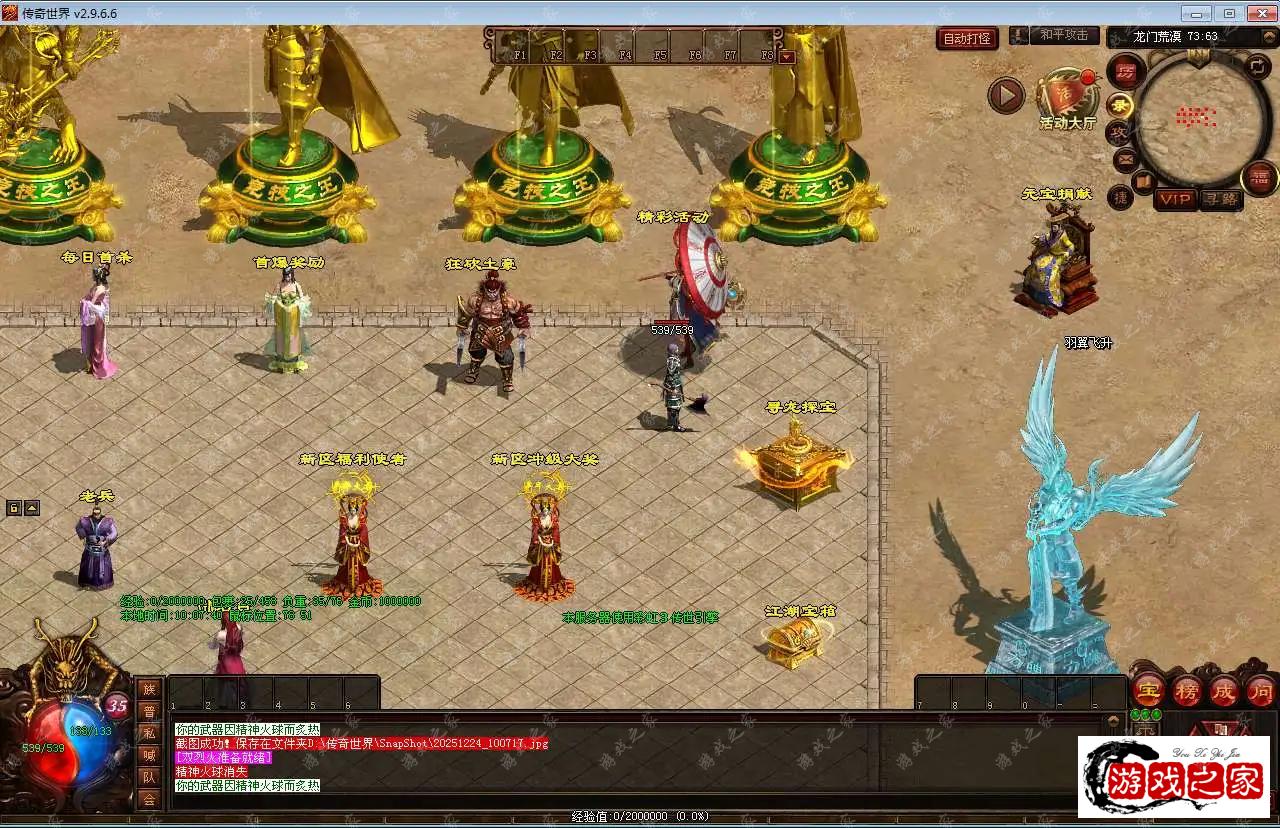
Task: Open the 成 achievements button
Action: [1224, 691]
